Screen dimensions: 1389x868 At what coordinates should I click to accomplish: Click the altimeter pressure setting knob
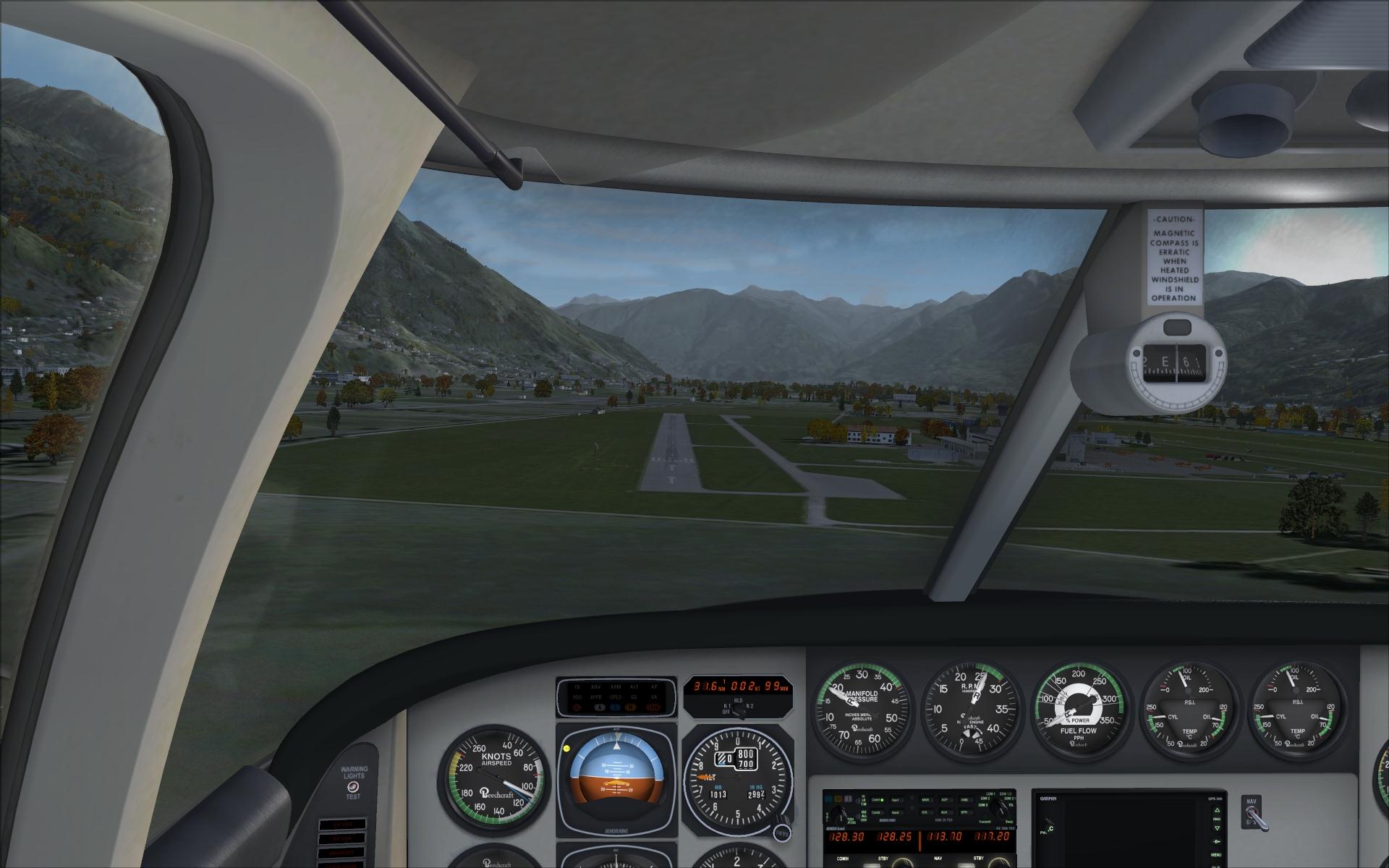(x=781, y=834)
